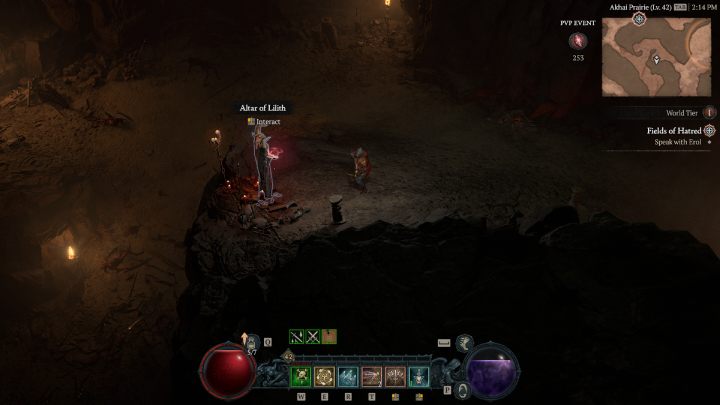Activate the fifth rust-colored skill slot
Viewport: 720px width, 405px height.
click(395, 376)
